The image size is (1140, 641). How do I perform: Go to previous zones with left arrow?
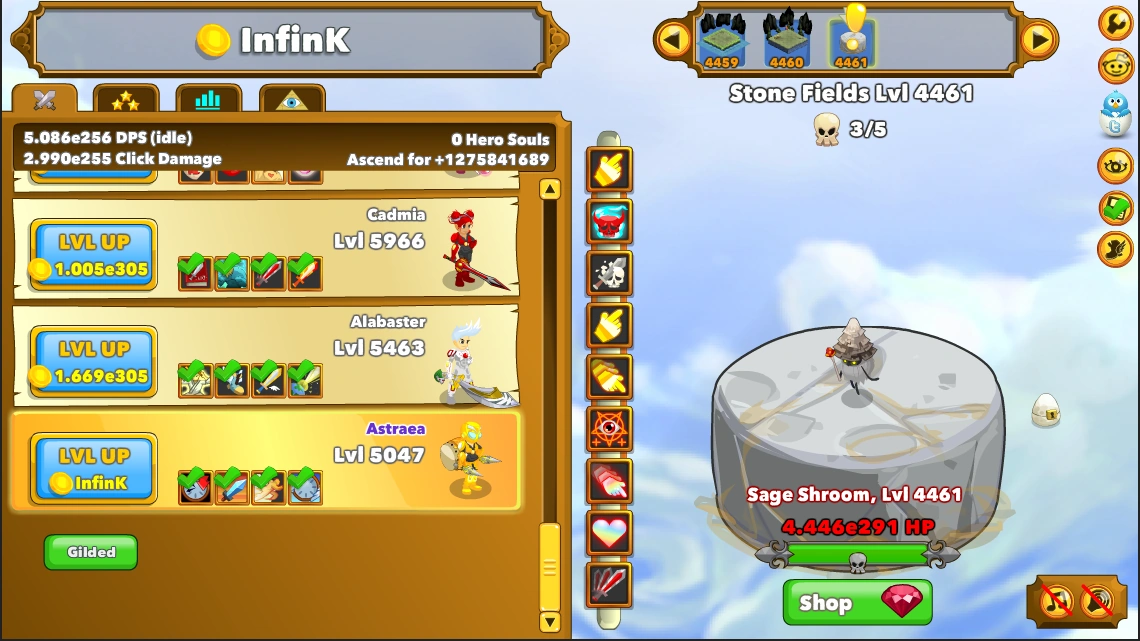[x=673, y=40]
